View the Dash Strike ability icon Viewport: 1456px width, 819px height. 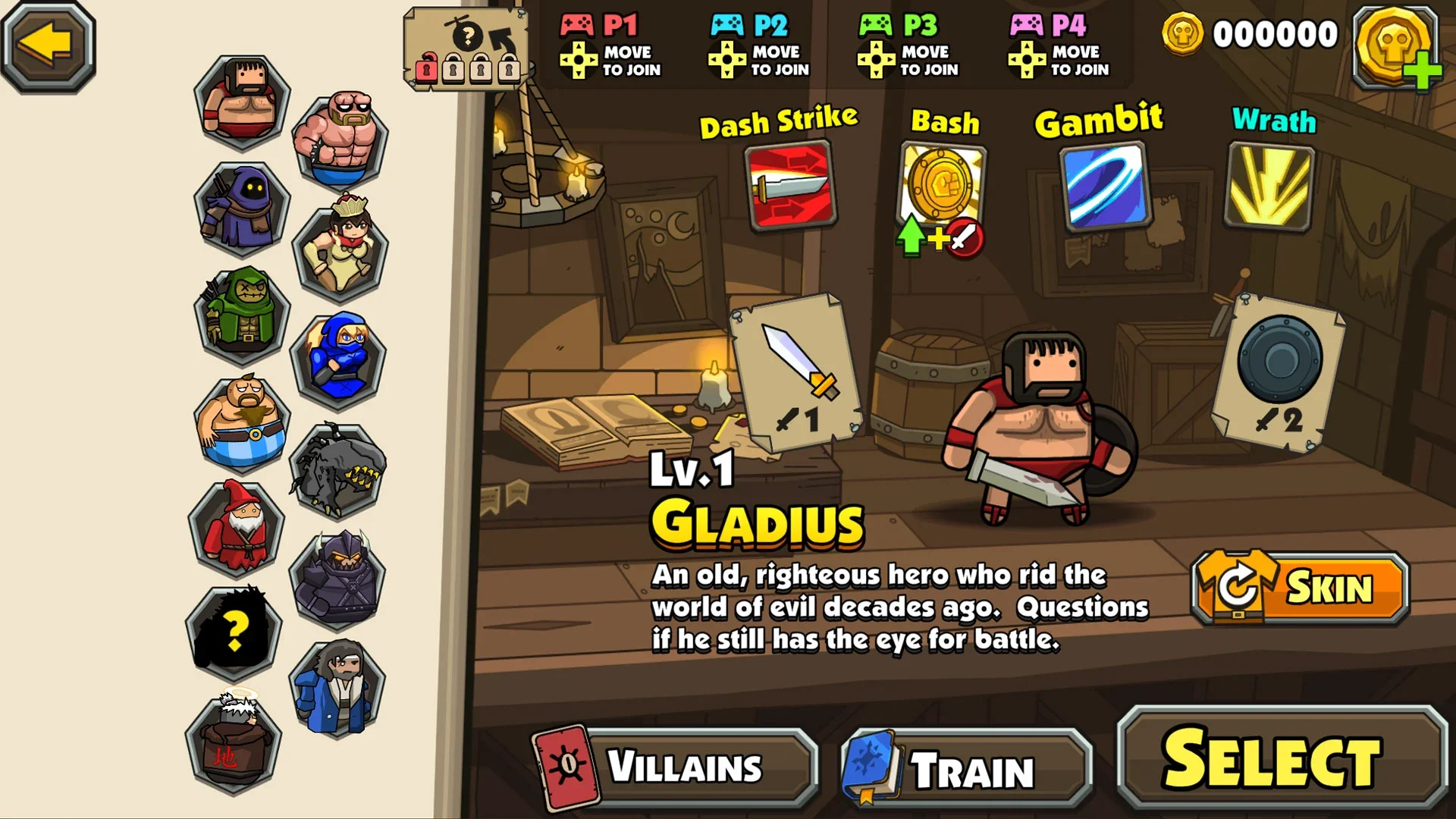[x=789, y=185]
